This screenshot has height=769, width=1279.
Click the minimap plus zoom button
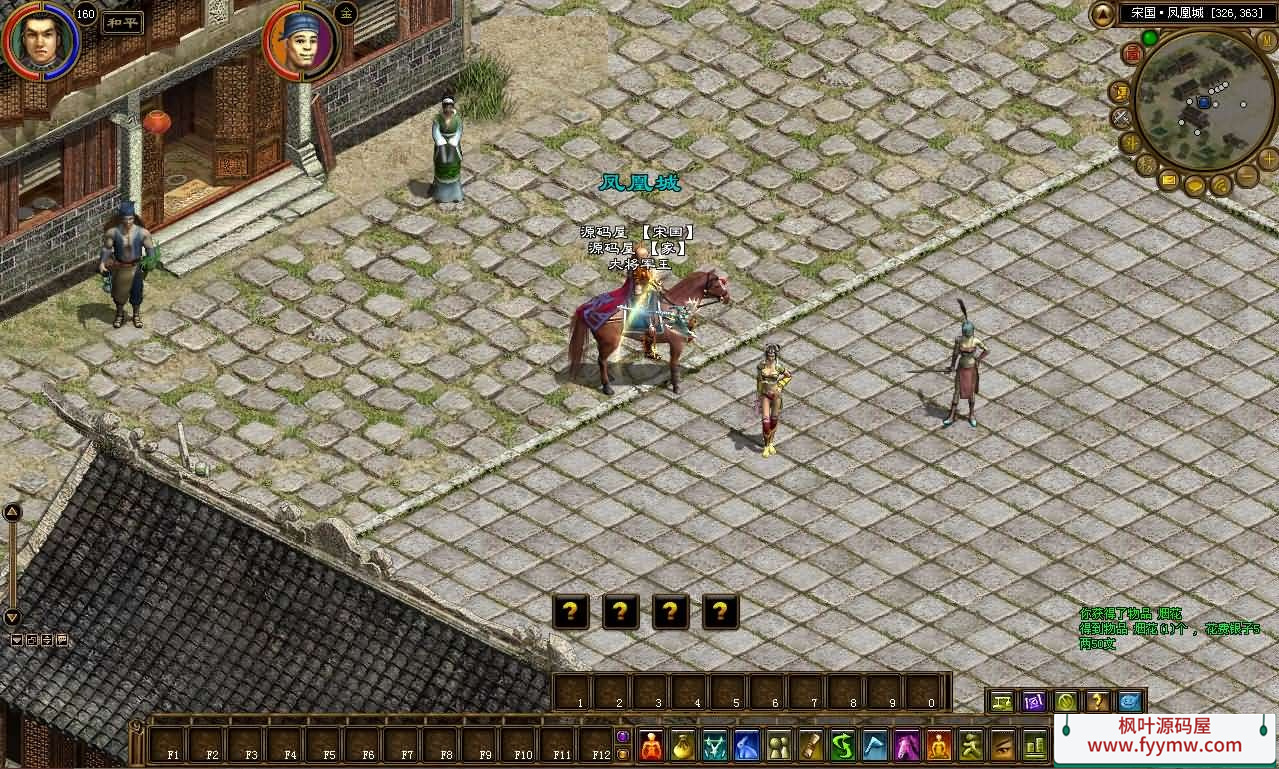point(1269,158)
